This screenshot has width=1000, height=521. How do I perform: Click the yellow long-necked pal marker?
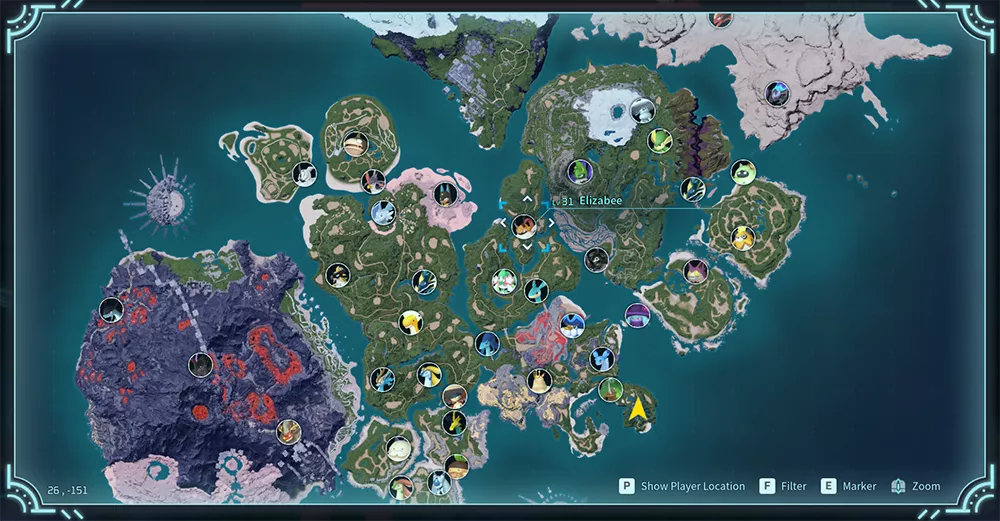[411, 322]
